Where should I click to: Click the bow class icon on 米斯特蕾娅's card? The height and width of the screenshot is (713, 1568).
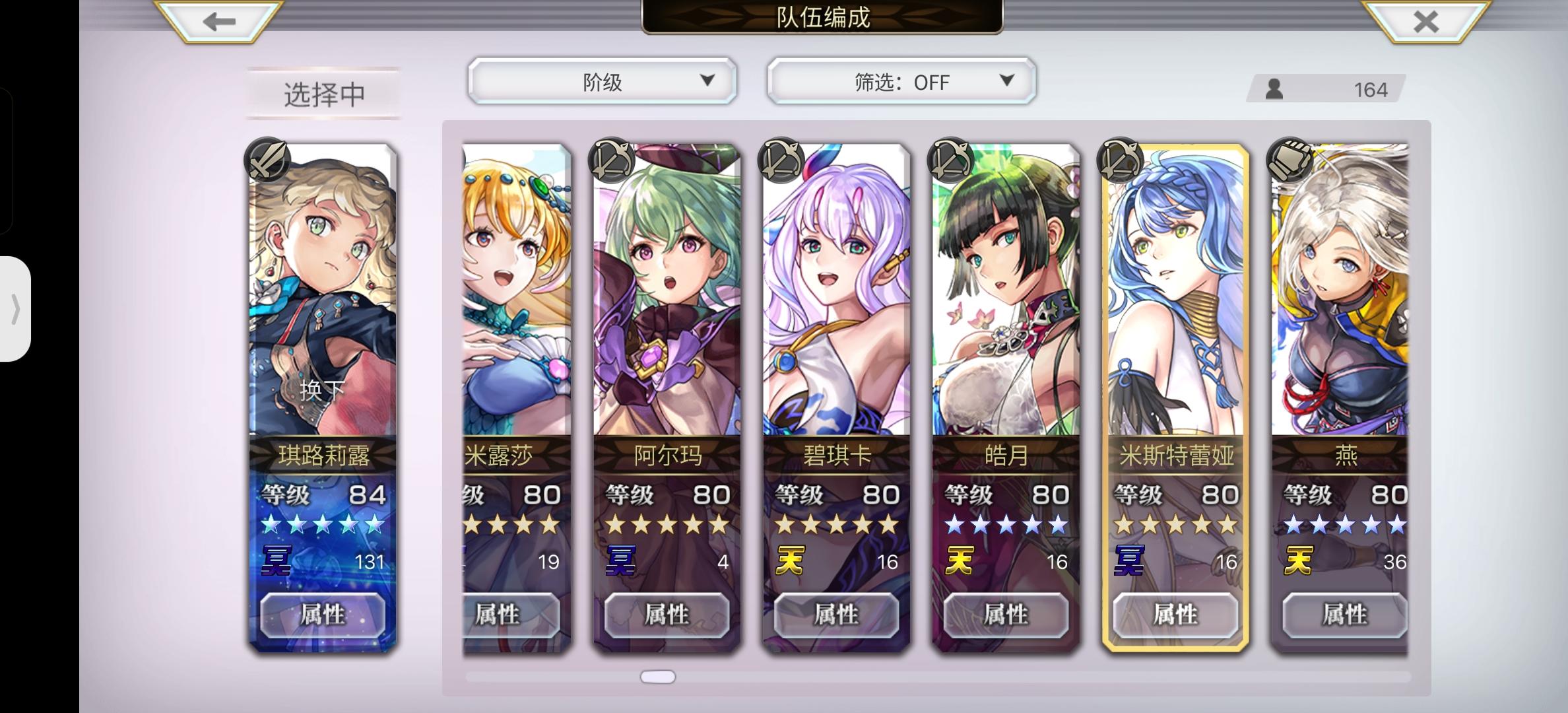(x=1119, y=158)
